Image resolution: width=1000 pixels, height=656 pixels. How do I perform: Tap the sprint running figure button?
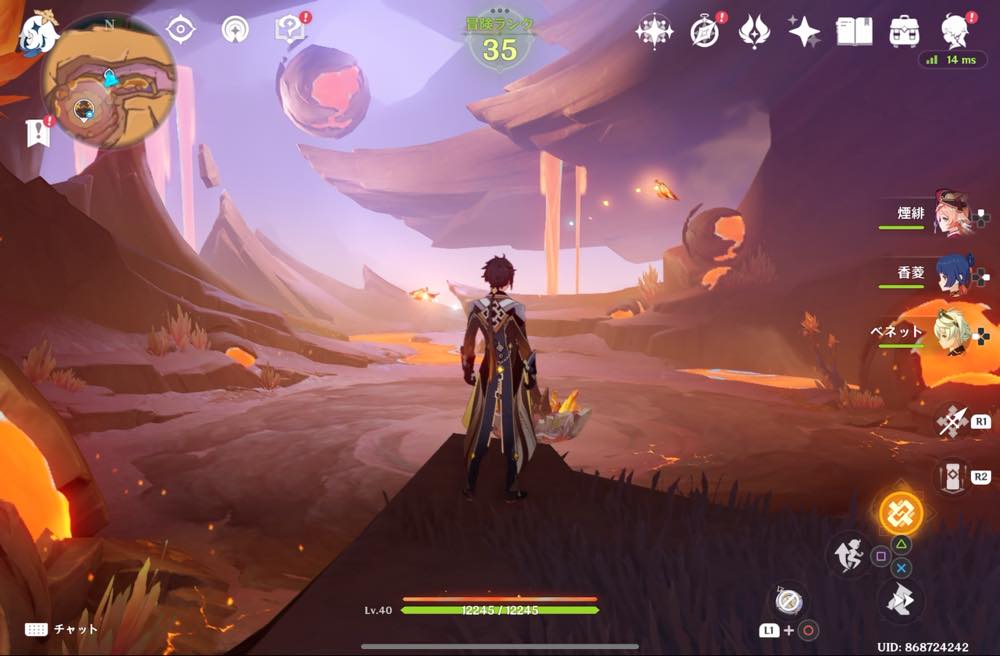(848, 556)
